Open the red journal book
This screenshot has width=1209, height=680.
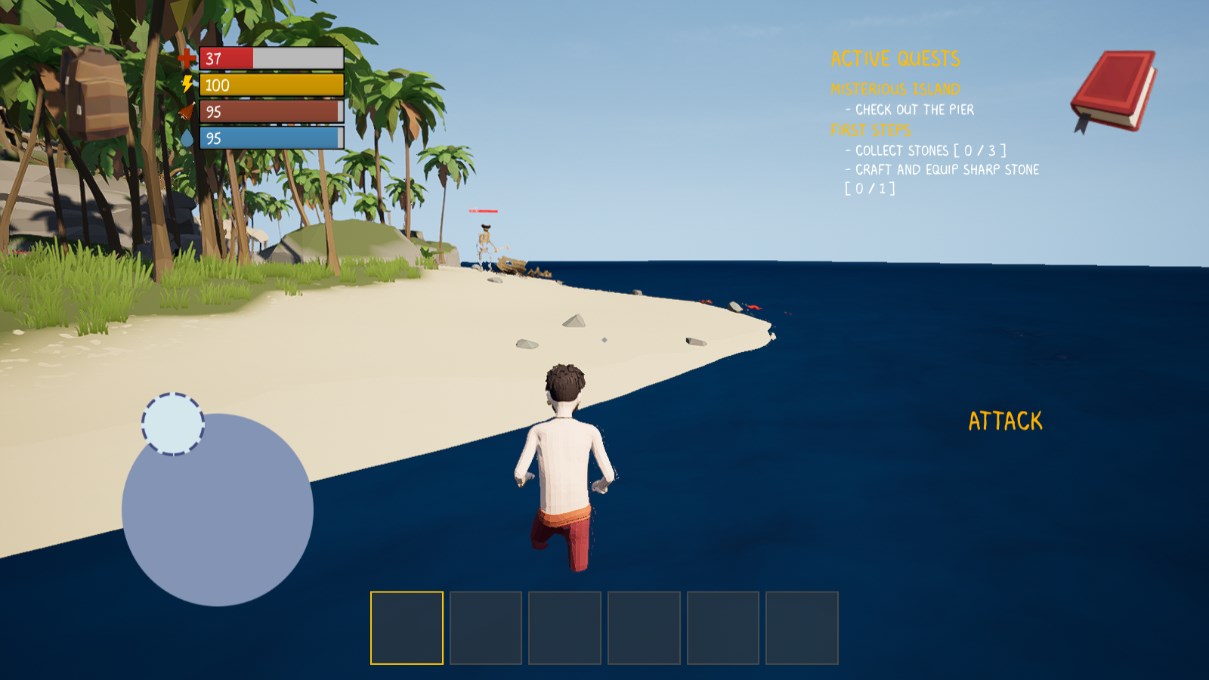coord(1112,90)
